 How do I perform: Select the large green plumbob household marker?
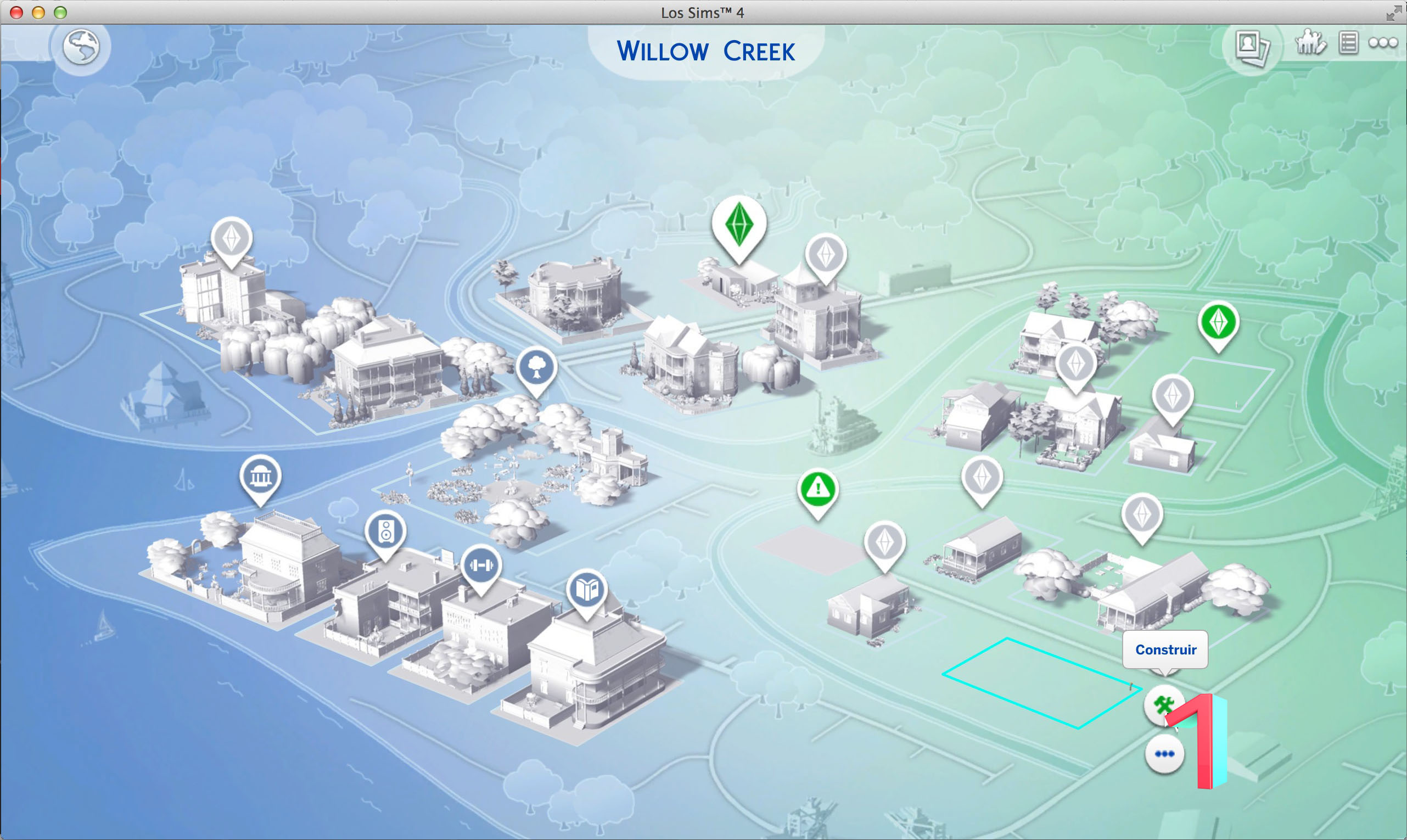pos(739,225)
